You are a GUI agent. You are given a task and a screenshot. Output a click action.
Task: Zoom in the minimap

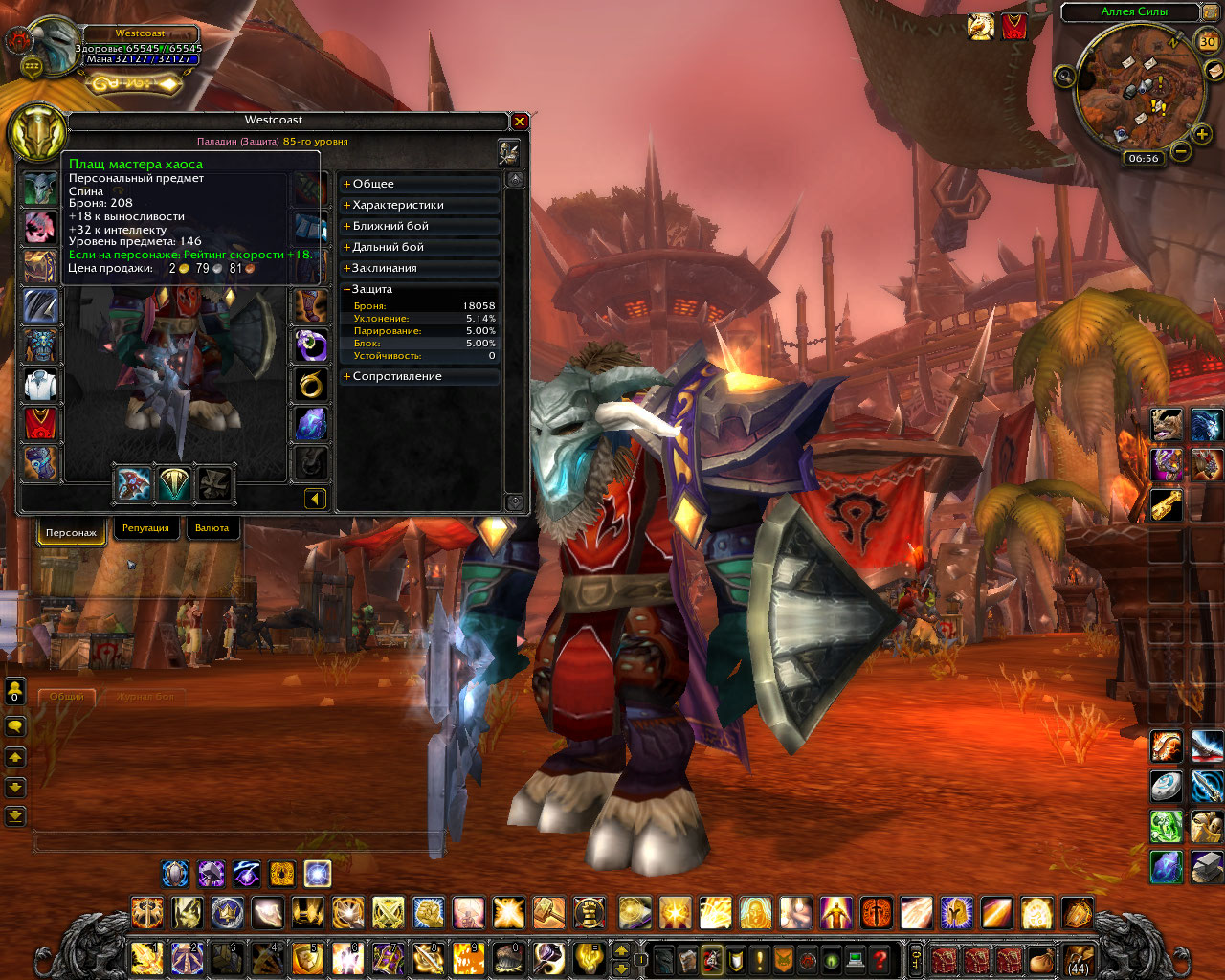tap(1202, 134)
